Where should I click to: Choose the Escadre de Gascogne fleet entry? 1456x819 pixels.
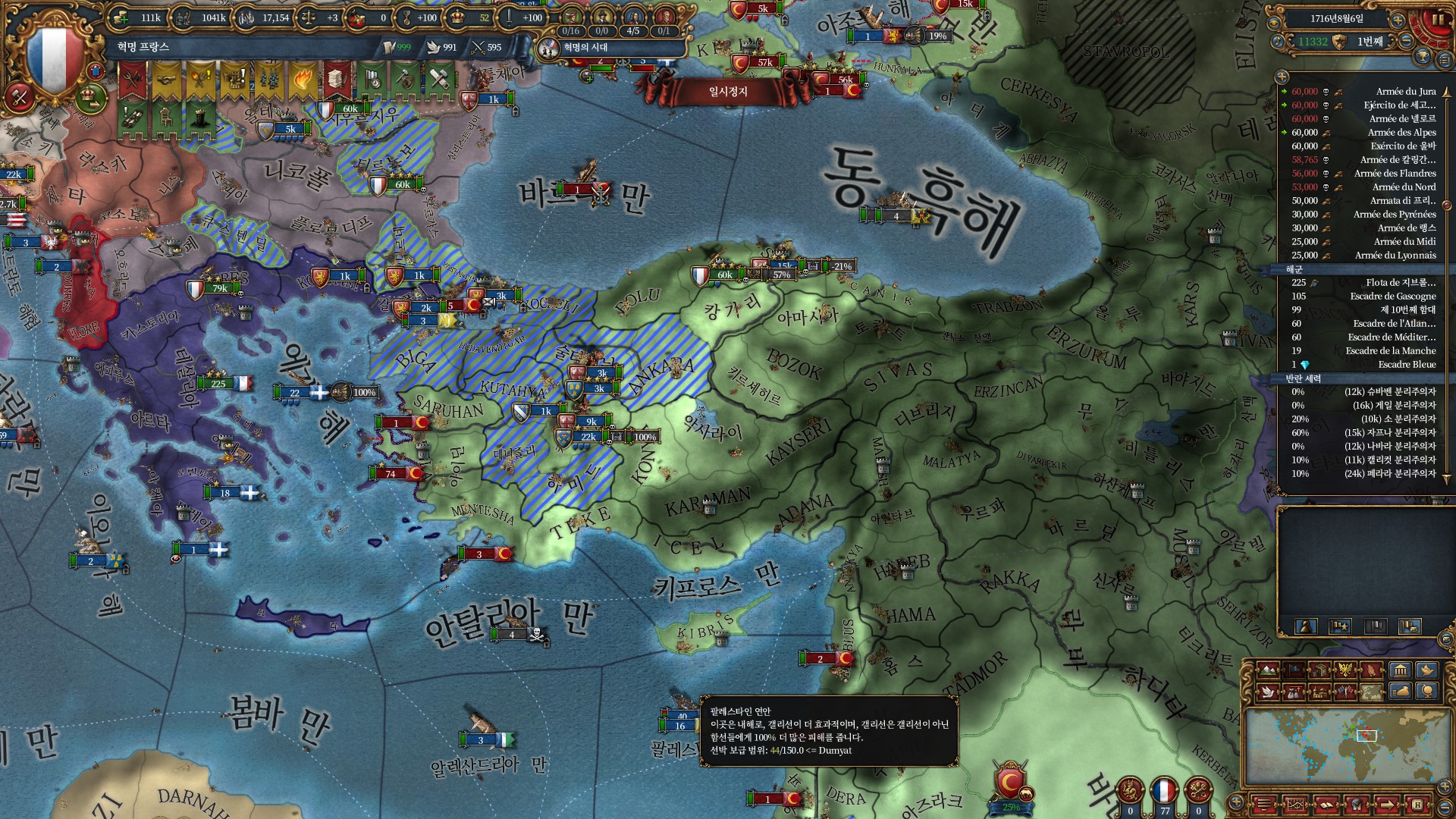[x=1392, y=297]
